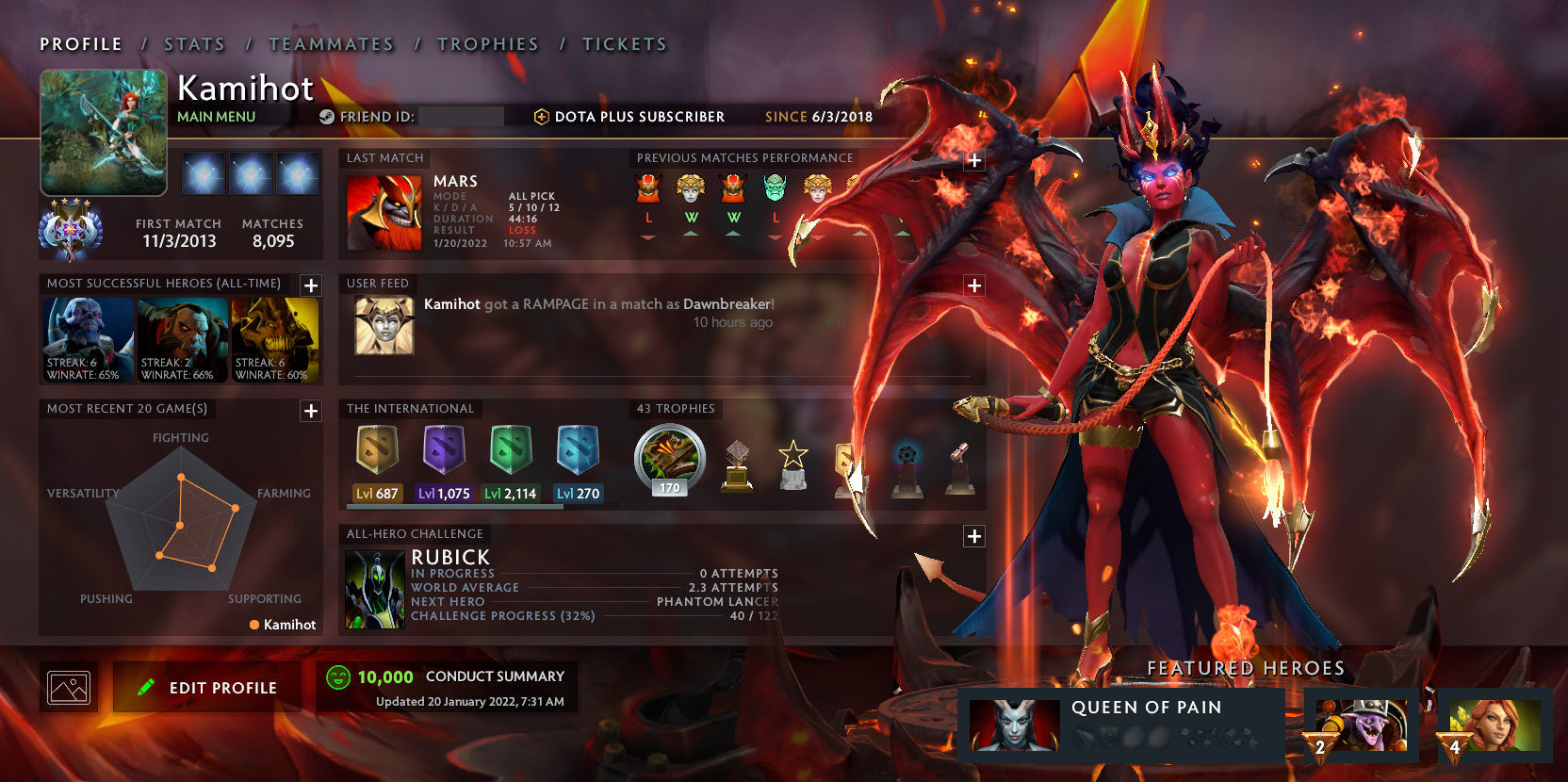The width and height of the screenshot is (1568, 782).
Task: Select the gold Lvl 687 International badge
Action: (377, 452)
